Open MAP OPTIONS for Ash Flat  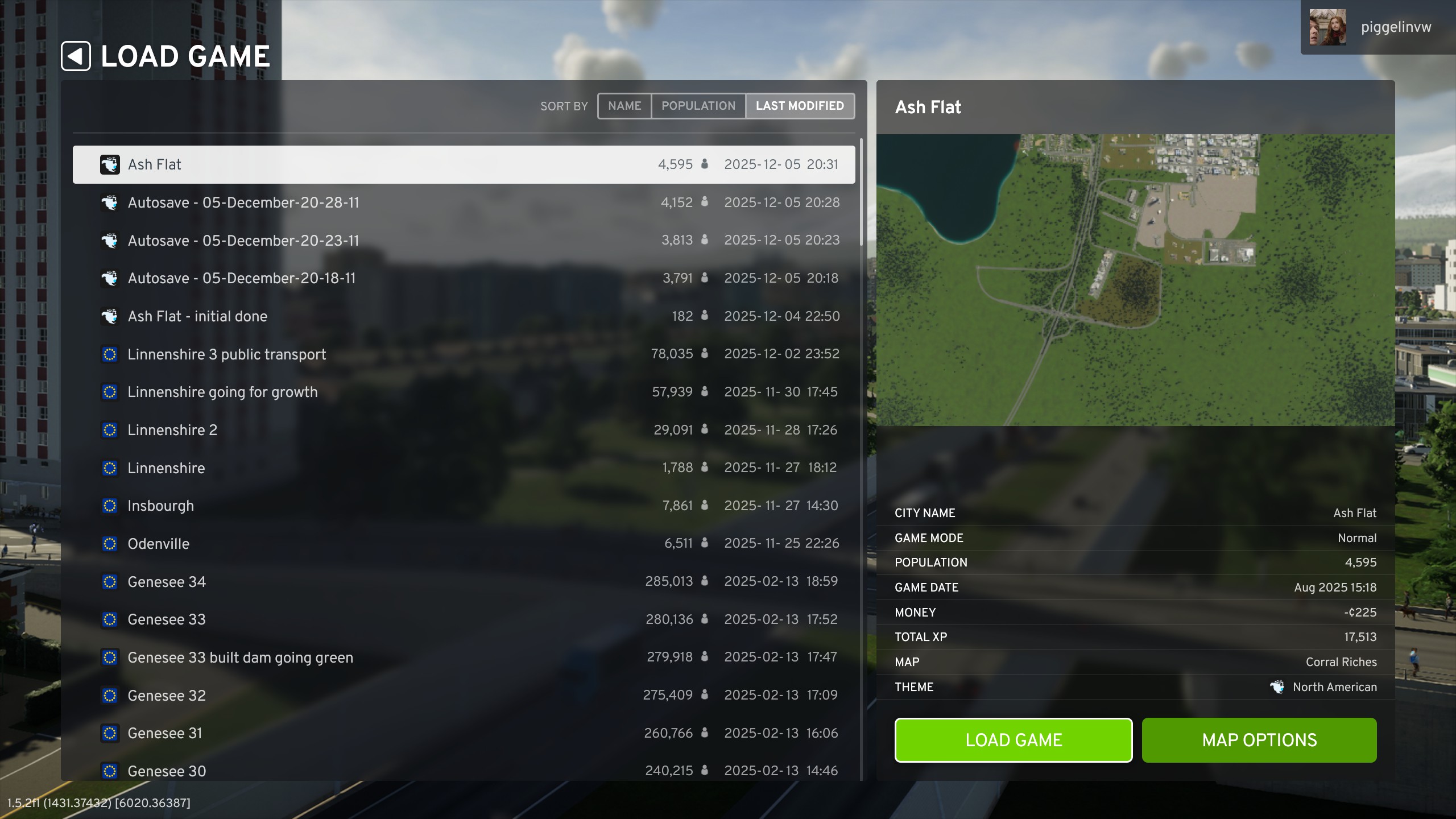click(1259, 740)
